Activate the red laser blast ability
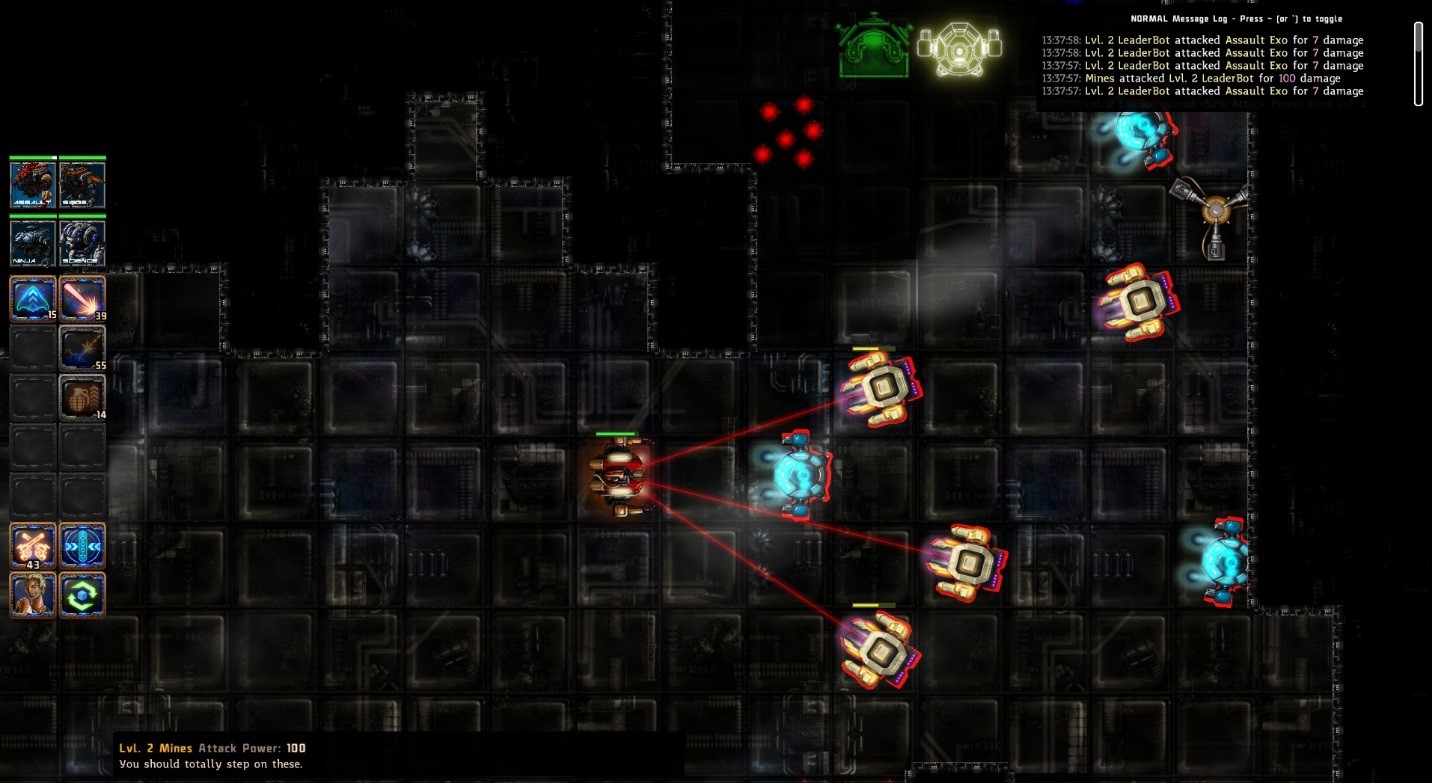This screenshot has height=783, width=1432. pos(82,297)
